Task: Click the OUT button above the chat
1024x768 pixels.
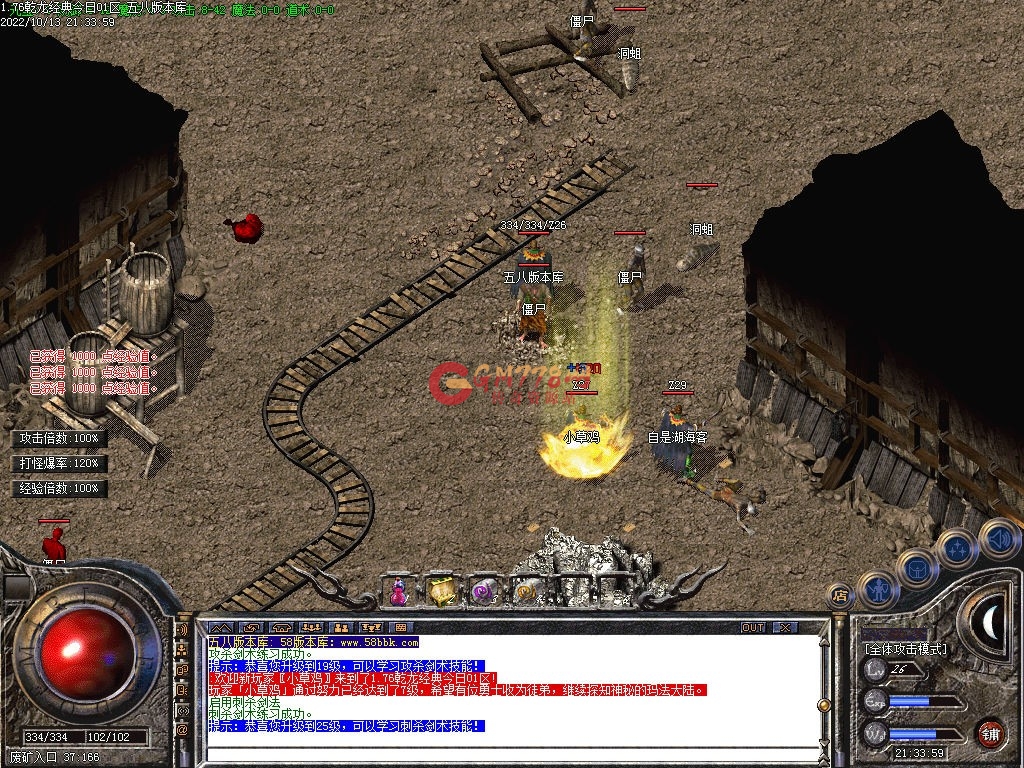Action: click(x=753, y=627)
